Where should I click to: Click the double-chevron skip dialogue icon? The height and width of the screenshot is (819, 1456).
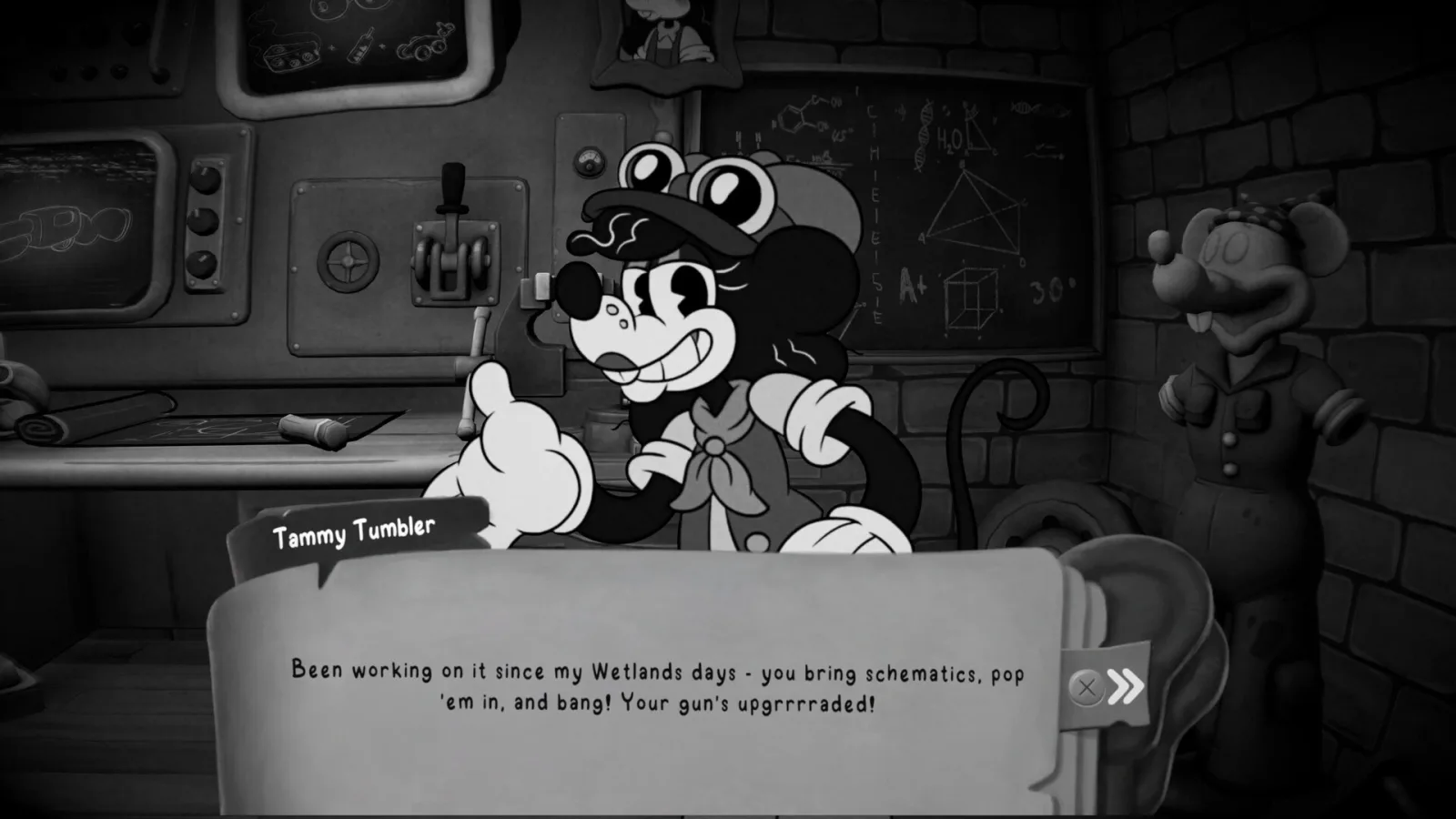point(1124,686)
